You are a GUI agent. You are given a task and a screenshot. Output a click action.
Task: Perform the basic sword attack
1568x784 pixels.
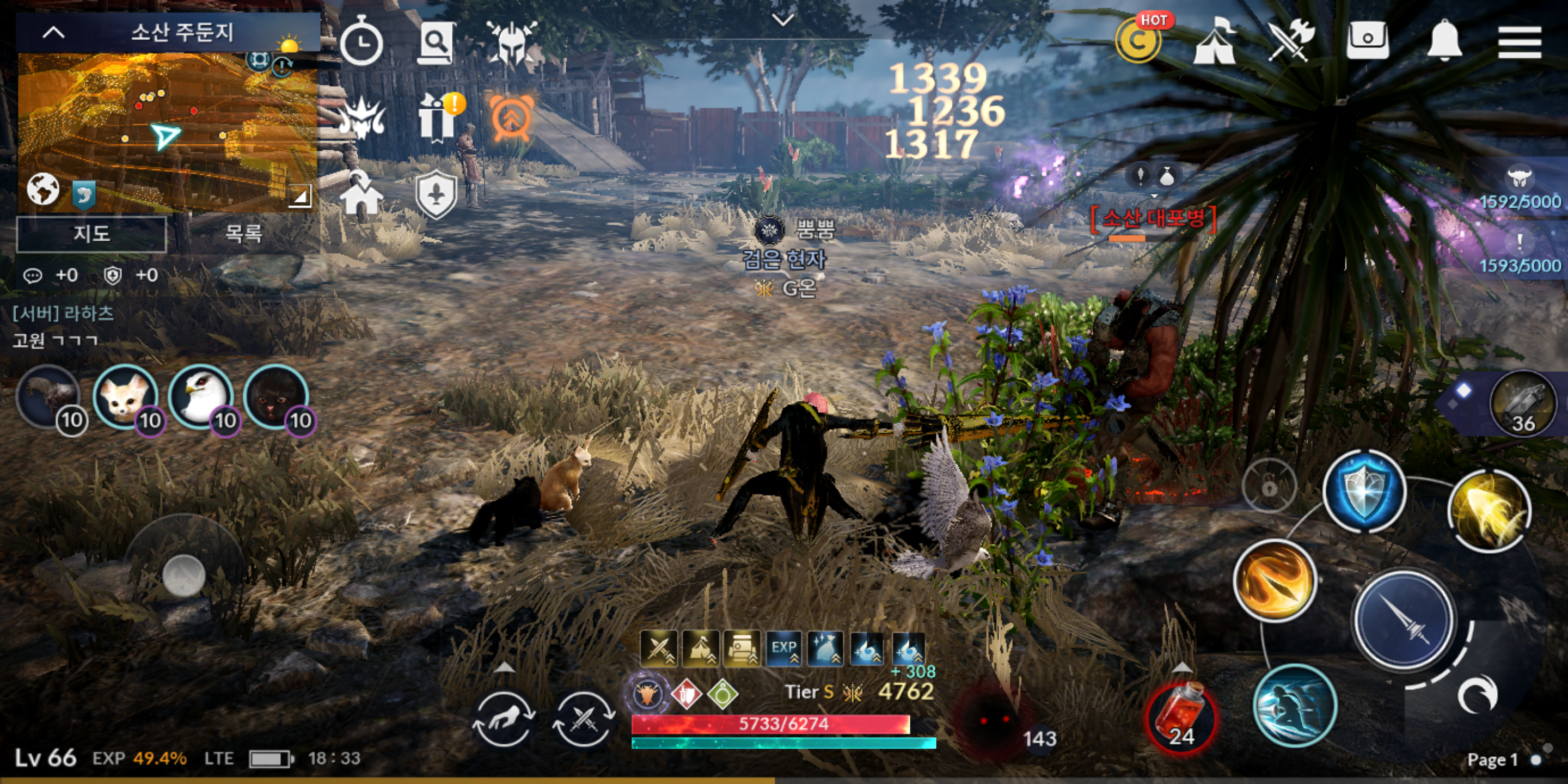point(1404,621)
